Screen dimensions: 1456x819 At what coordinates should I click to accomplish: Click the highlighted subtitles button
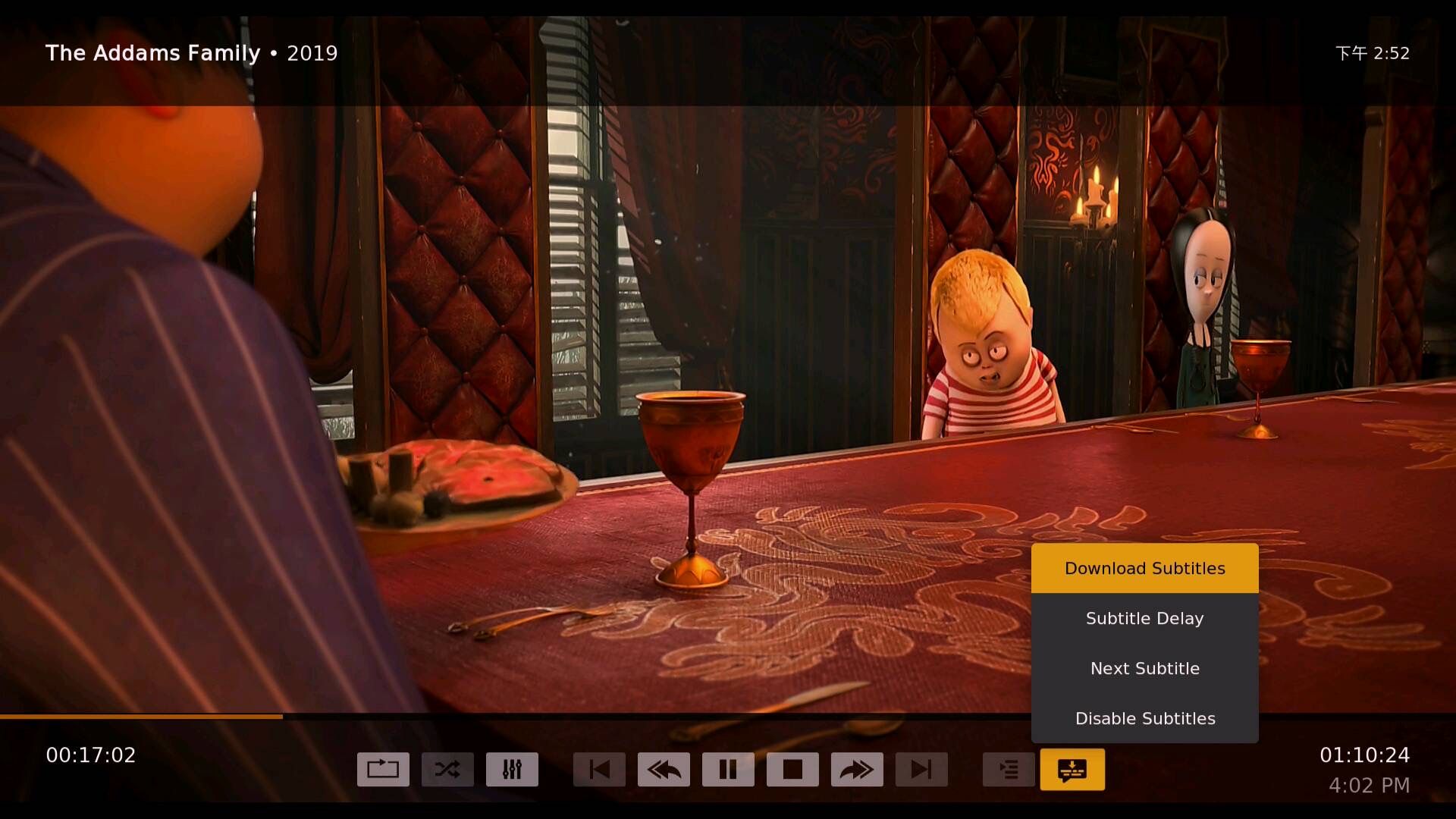point(1072,770)
